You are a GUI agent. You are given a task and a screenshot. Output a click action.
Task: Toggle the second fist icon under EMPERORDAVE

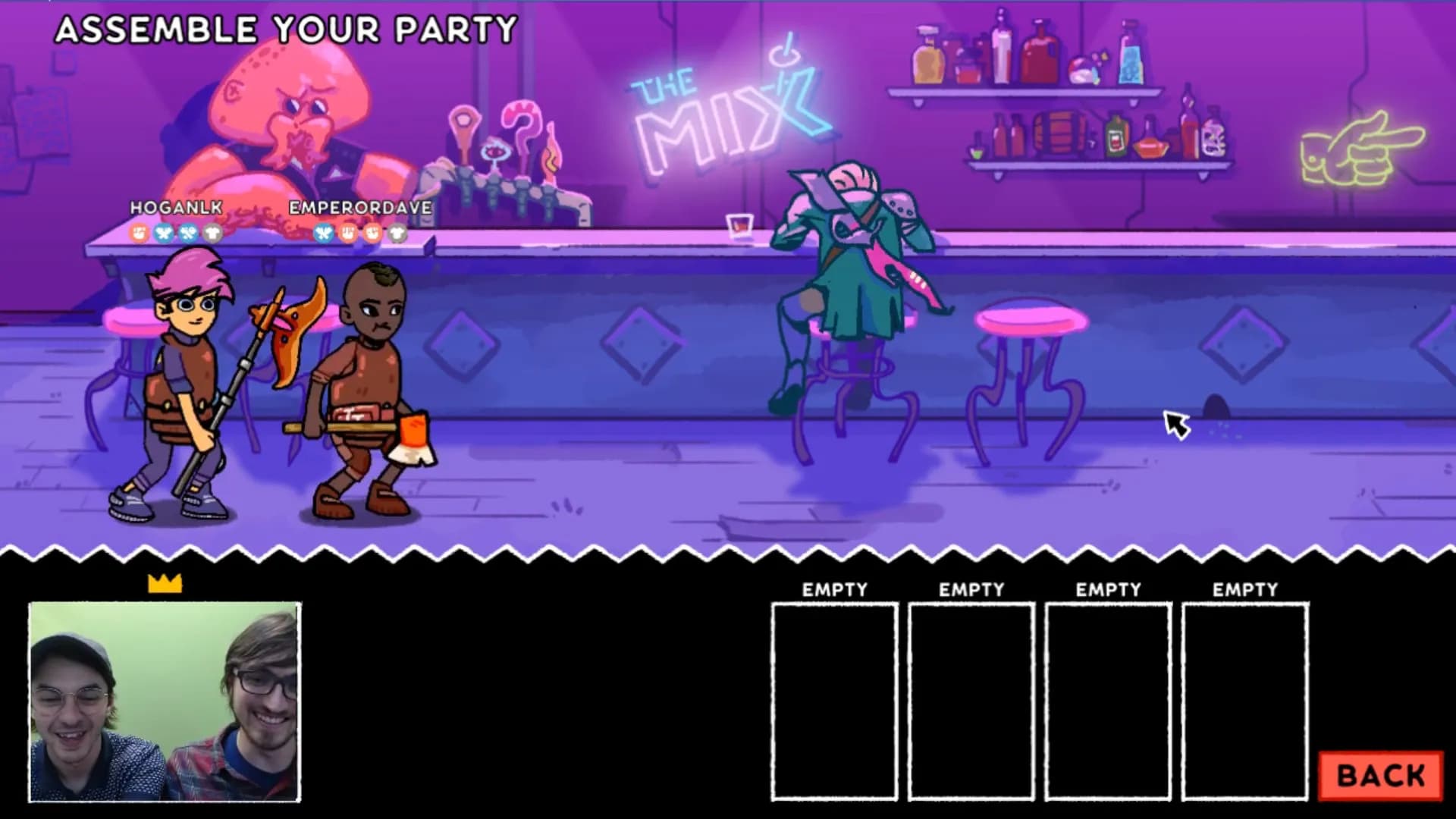click(x=372, y=234)
